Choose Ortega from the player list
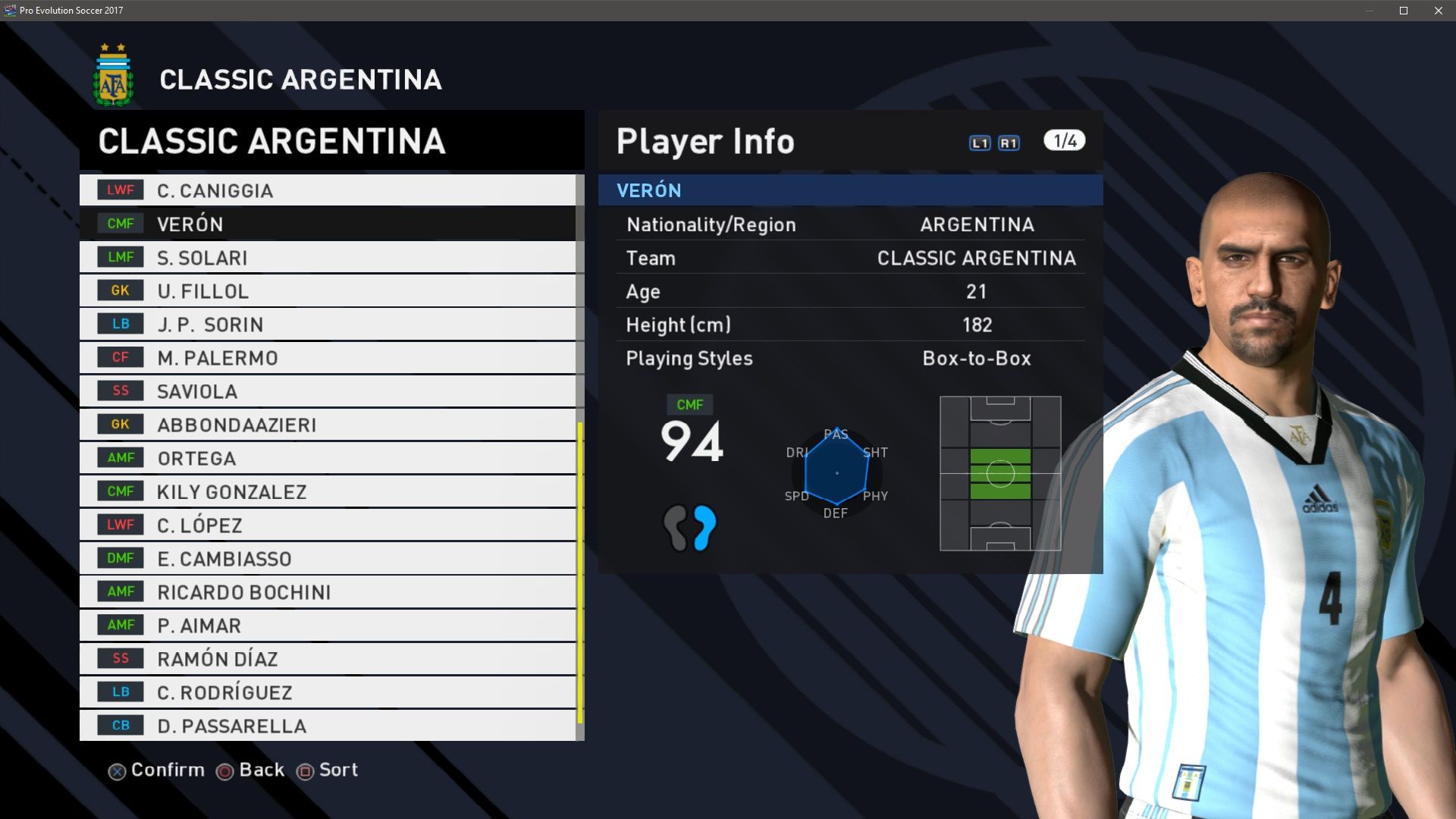The width and height of the screenshot is (1456, 819). [x=328, y=458]
